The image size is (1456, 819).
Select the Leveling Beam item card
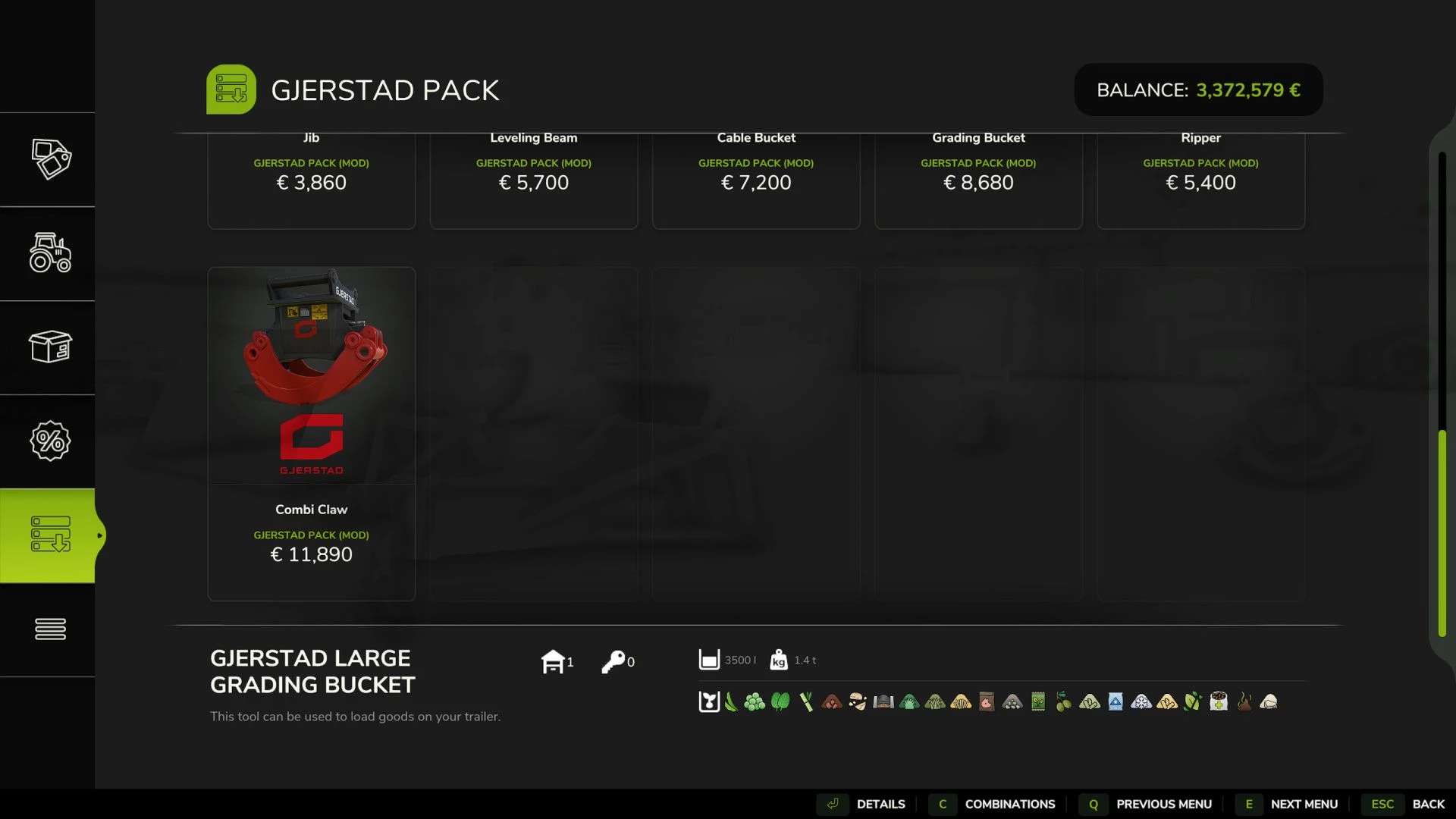coord(533,180)
